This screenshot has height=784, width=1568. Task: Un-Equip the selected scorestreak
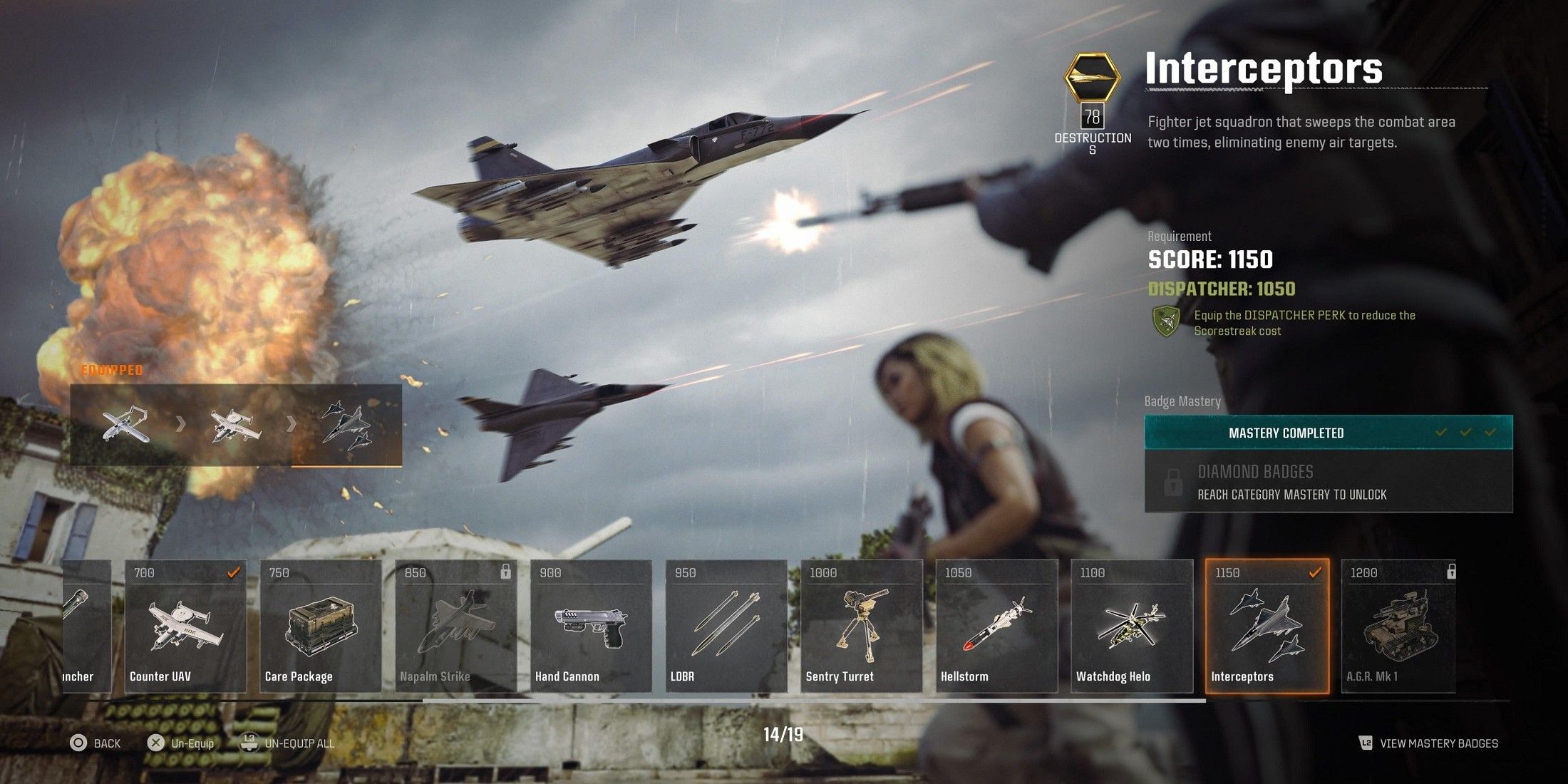click(181, 743)
